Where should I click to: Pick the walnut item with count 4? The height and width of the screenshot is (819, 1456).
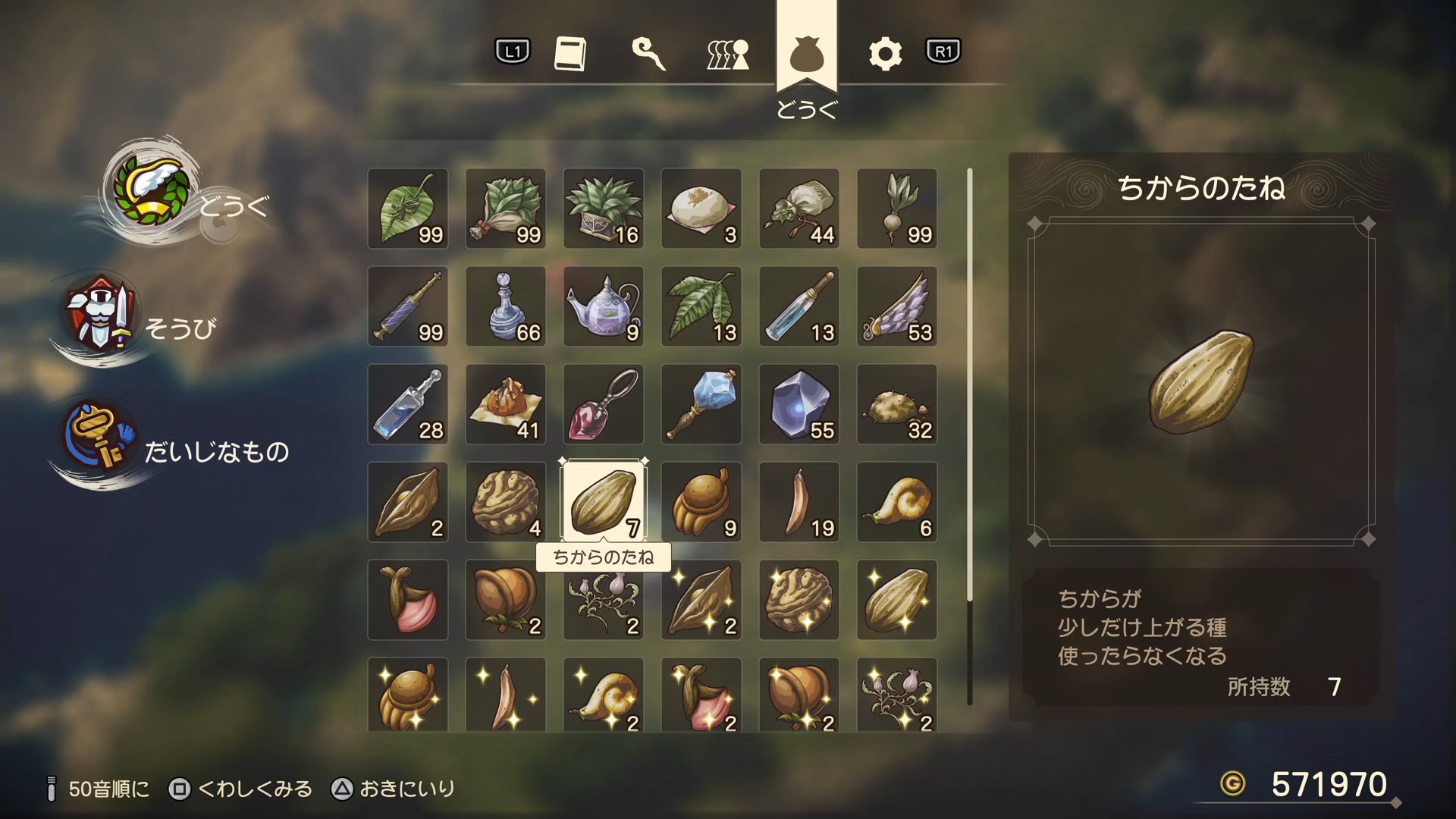[x=506, y=502]
